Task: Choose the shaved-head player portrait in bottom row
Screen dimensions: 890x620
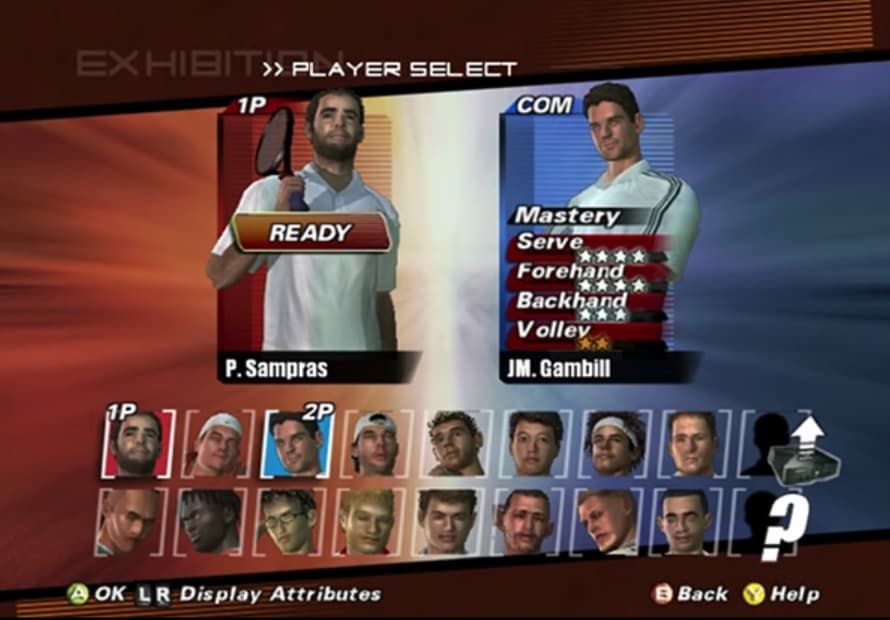Action: [x=131, y=521]
